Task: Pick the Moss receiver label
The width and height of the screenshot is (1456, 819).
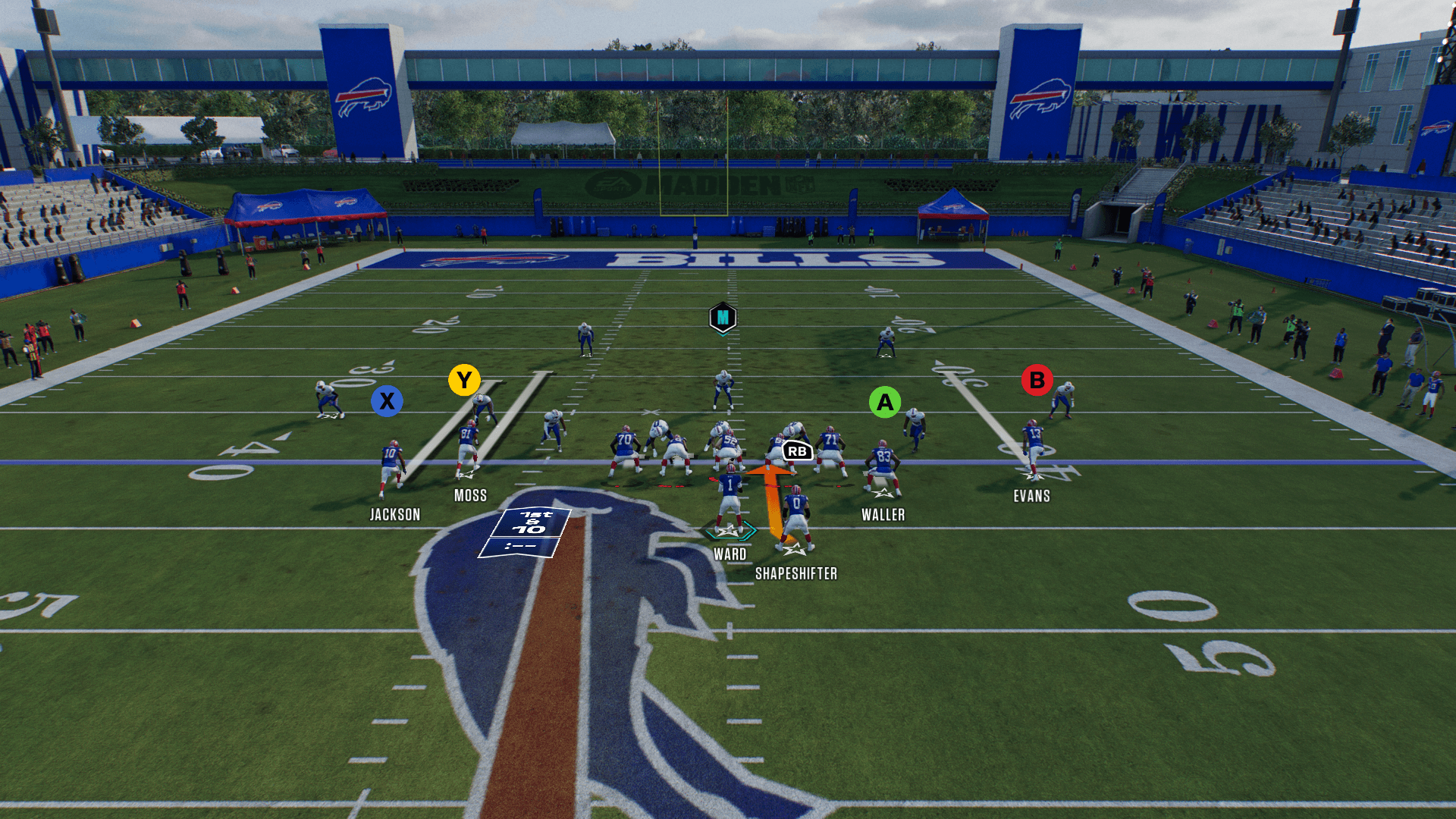Action: (x=470, y=496)
